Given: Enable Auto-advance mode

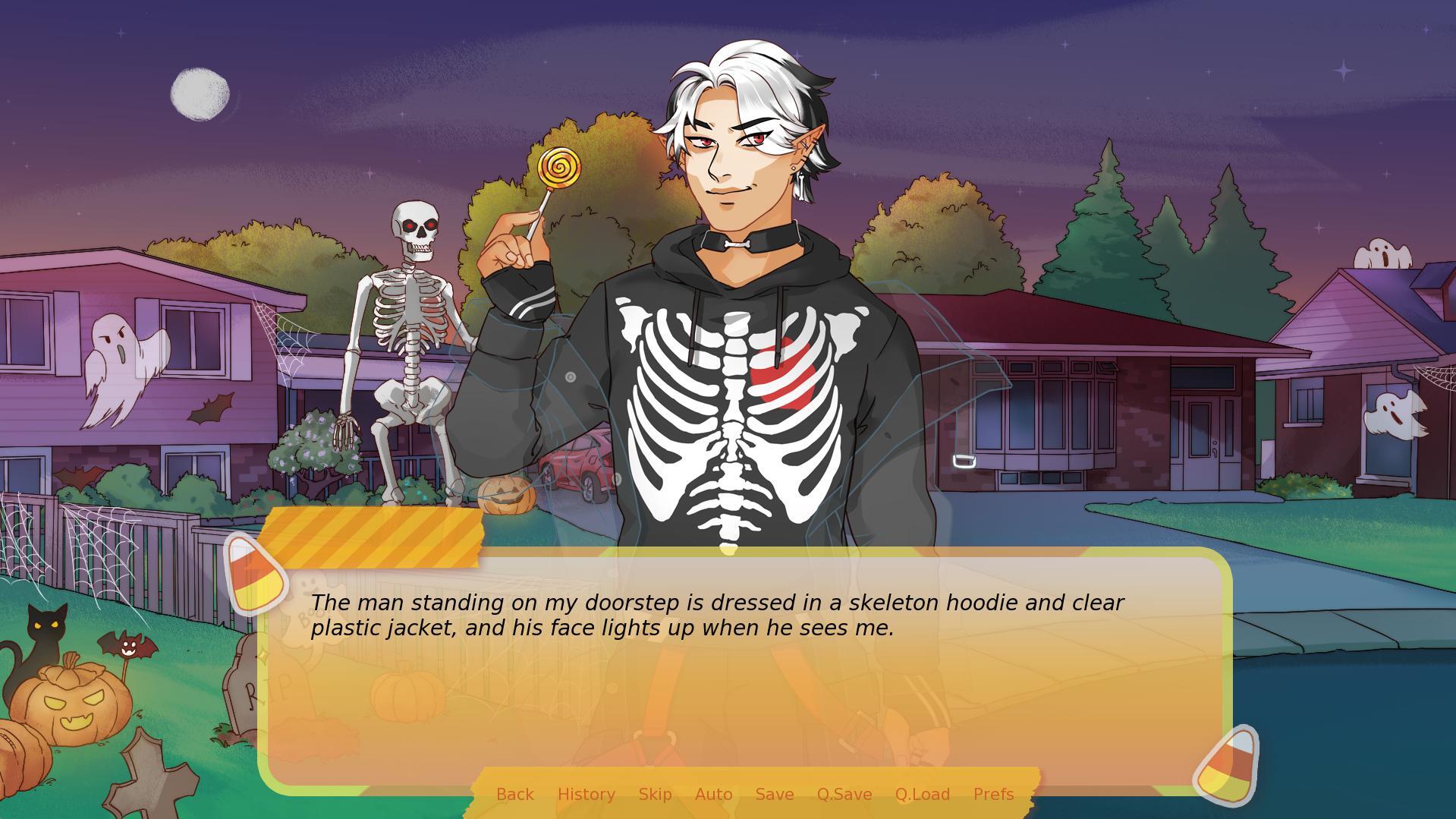Looking at the screenshot, I should [713, 794].
